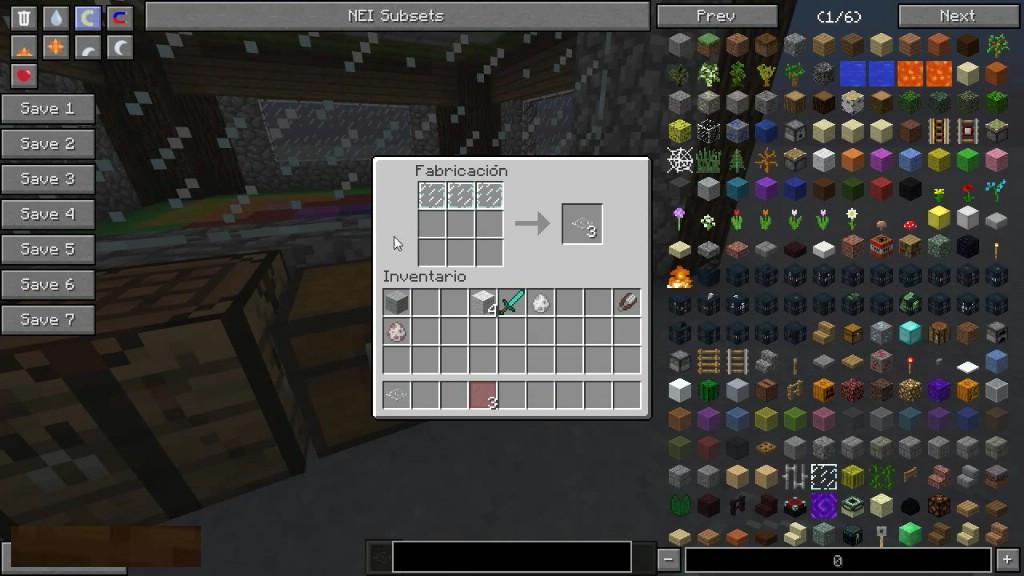Image resolution: width=1024 pixels, height=576 pixels.
Task: Set time to midnight with the full crescent moon
Action: click(120, 47)
